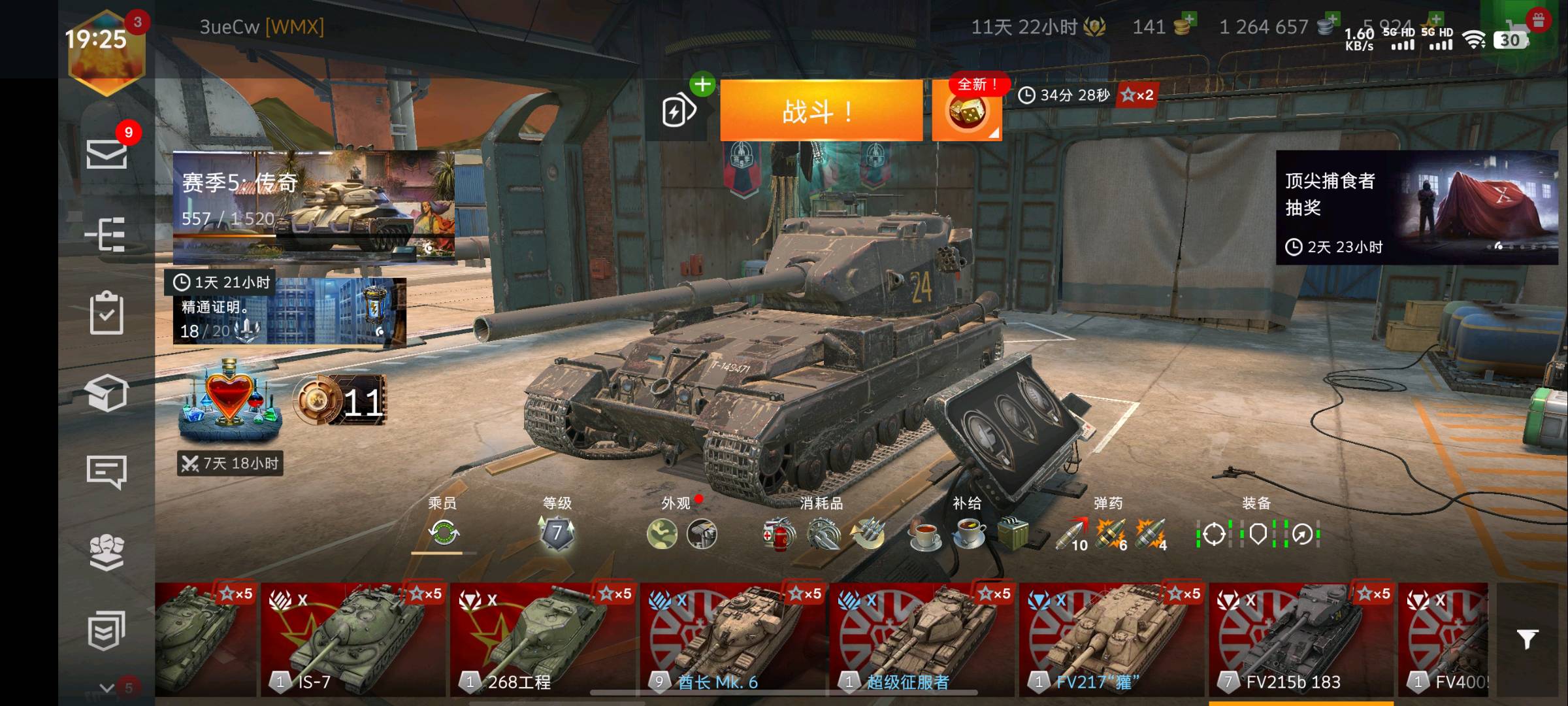This screenshot has height=706, width=1568.
Task: Open the platoon creation button with plus
Action: (681, 110)
